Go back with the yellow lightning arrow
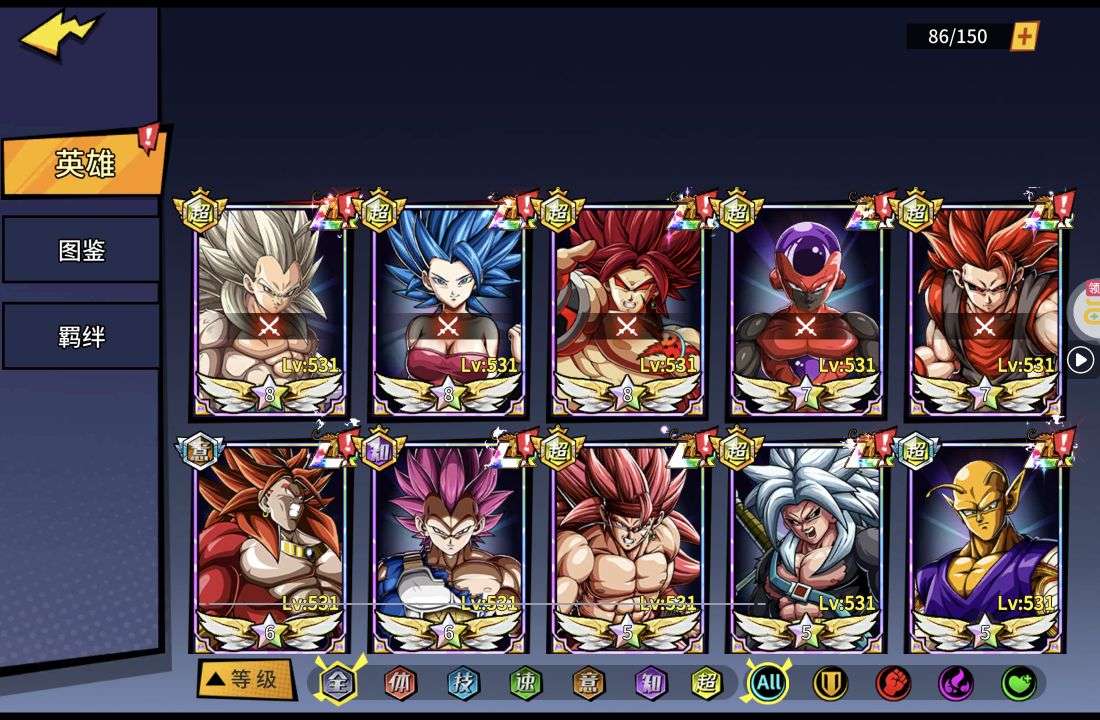 59,36
